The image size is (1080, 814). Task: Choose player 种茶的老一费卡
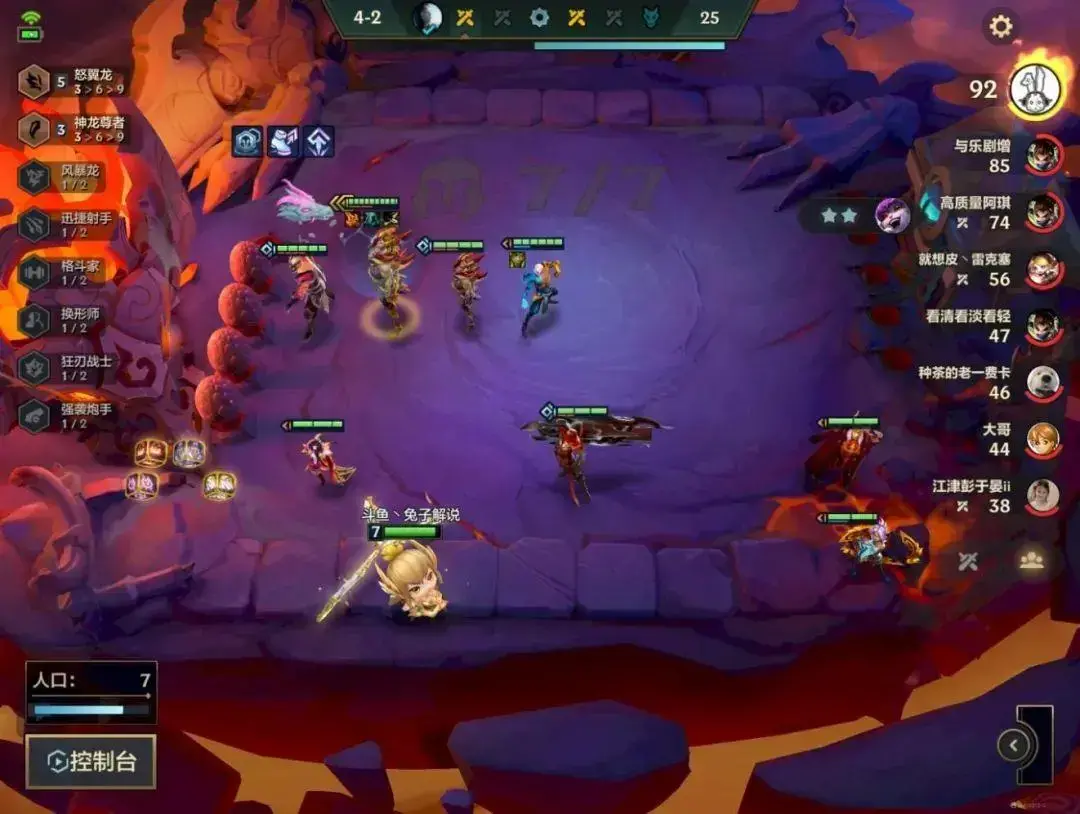pyautogui.click(x=1043, y=382)
